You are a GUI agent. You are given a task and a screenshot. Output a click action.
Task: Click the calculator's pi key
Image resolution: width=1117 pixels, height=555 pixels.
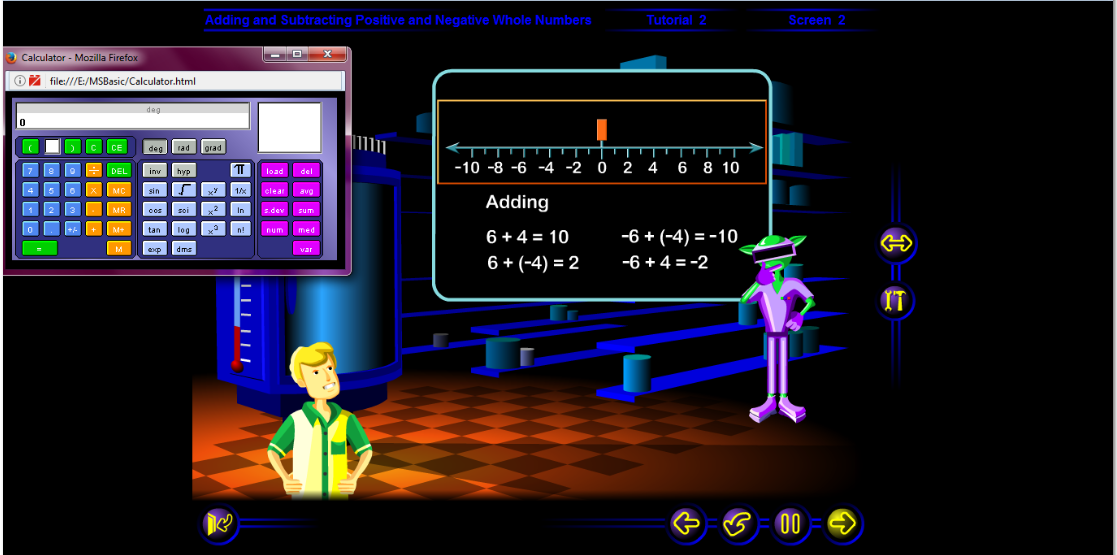click(240, 171)
